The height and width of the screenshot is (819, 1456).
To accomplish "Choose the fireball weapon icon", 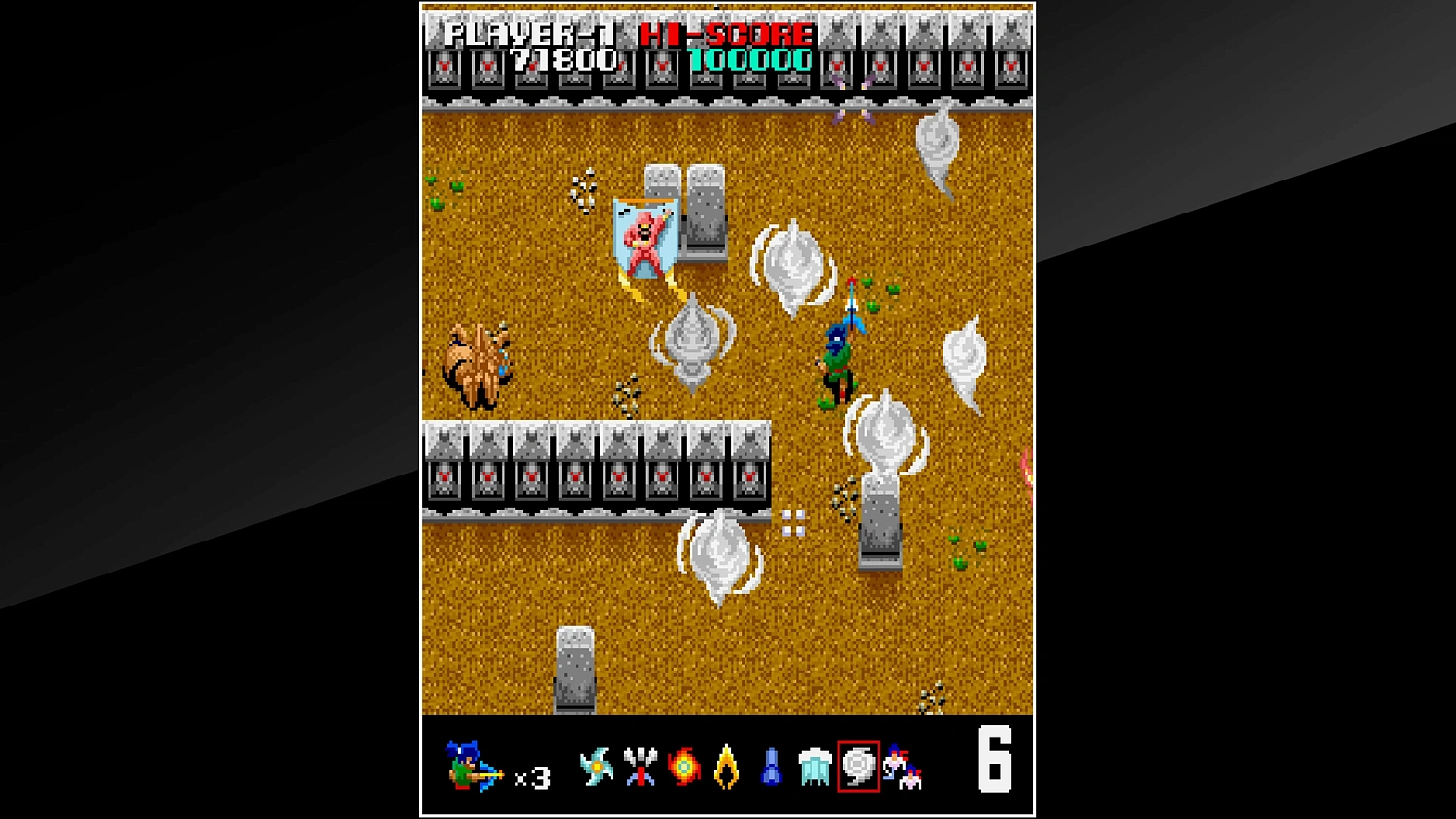I will point(684,767).
